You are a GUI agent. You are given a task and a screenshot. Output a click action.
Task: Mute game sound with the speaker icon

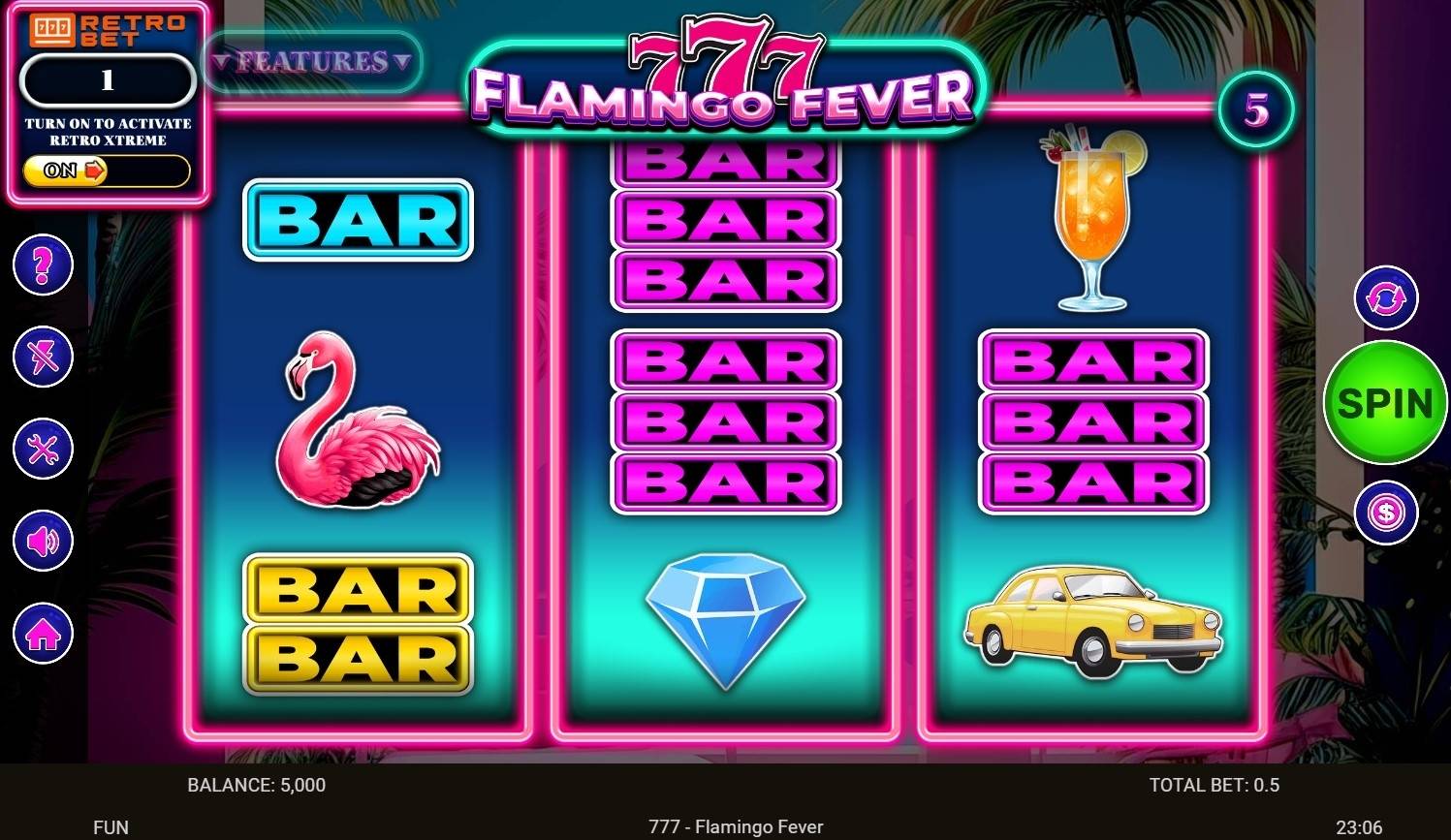click(42, 541)
